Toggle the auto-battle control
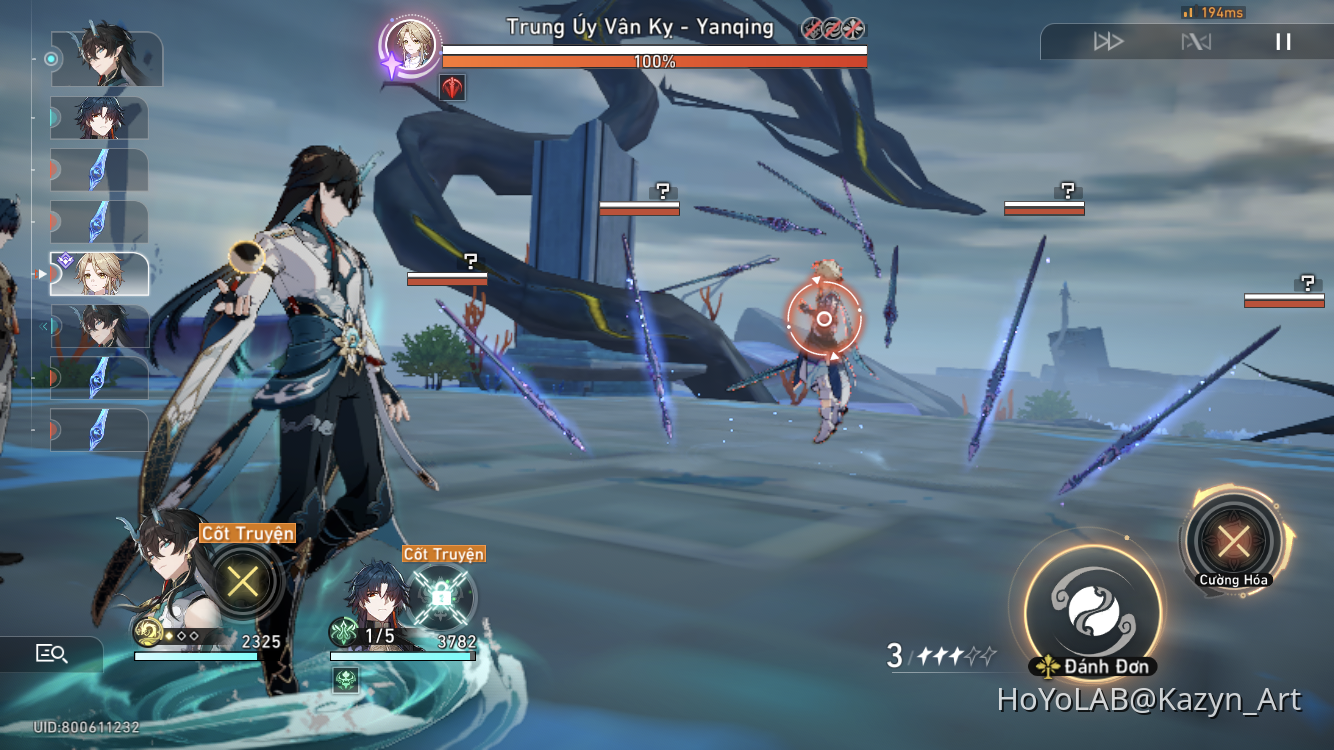1334x750 pixels. click(1196, 42)
